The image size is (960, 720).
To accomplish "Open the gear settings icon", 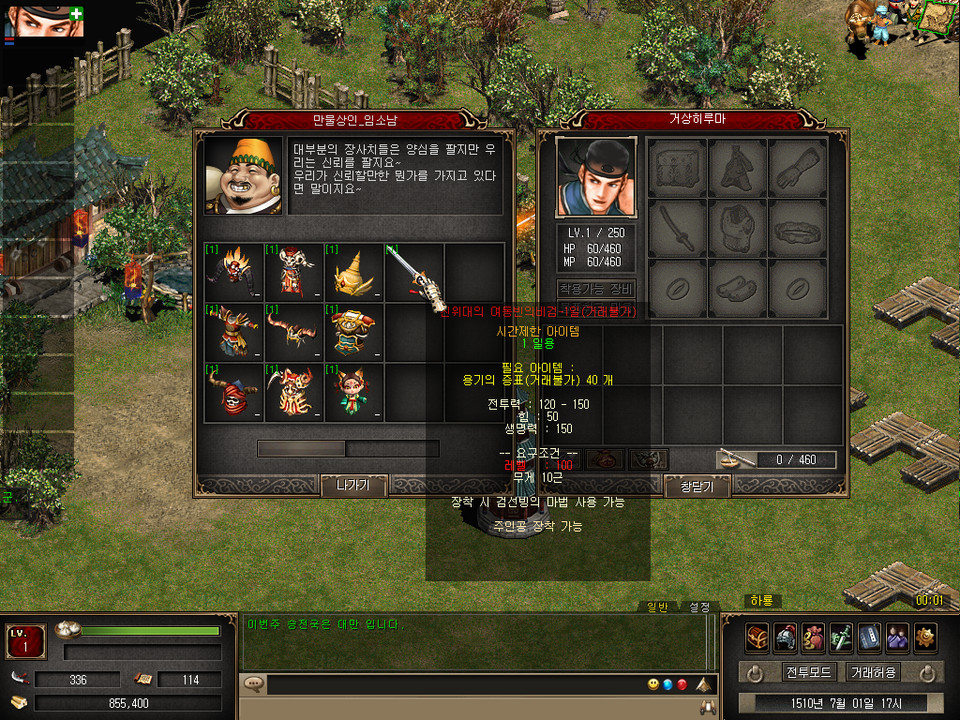I will [x=925, y=636].
